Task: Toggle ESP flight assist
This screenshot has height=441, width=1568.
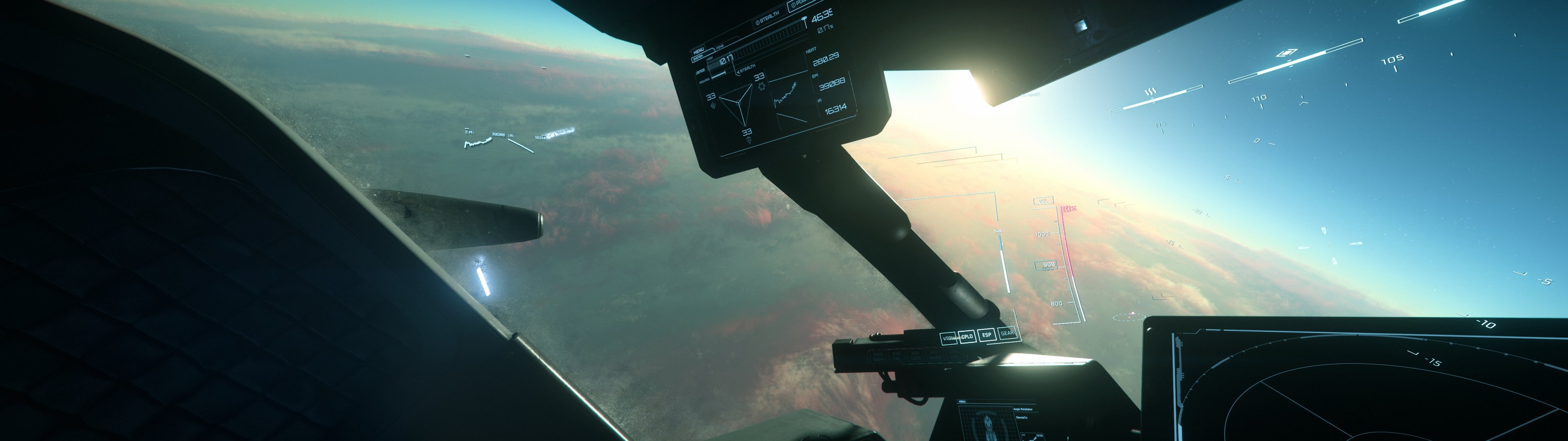Action: click(x=987, y=335)
